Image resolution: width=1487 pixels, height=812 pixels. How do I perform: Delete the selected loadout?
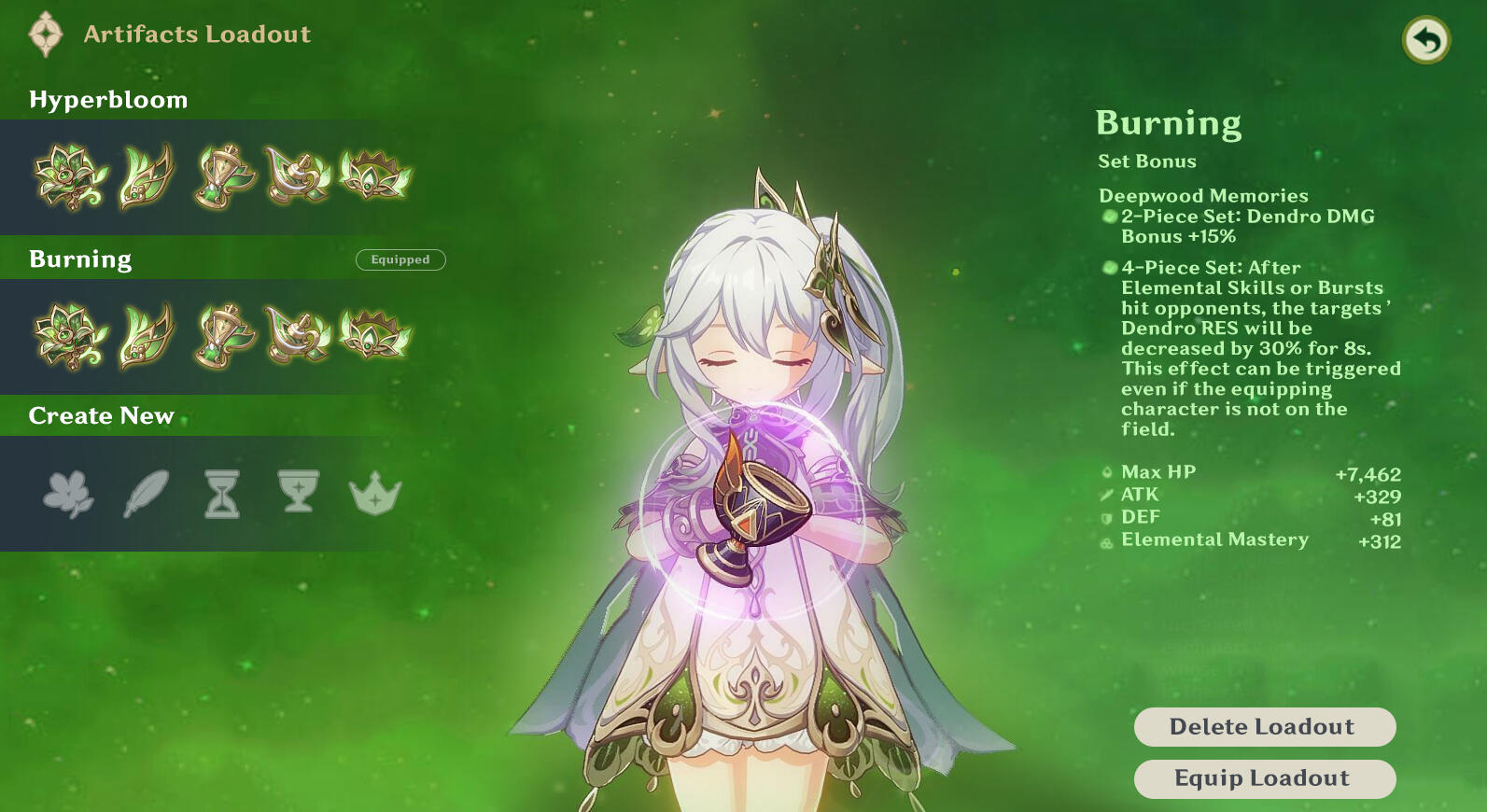tap(1264, 727)
